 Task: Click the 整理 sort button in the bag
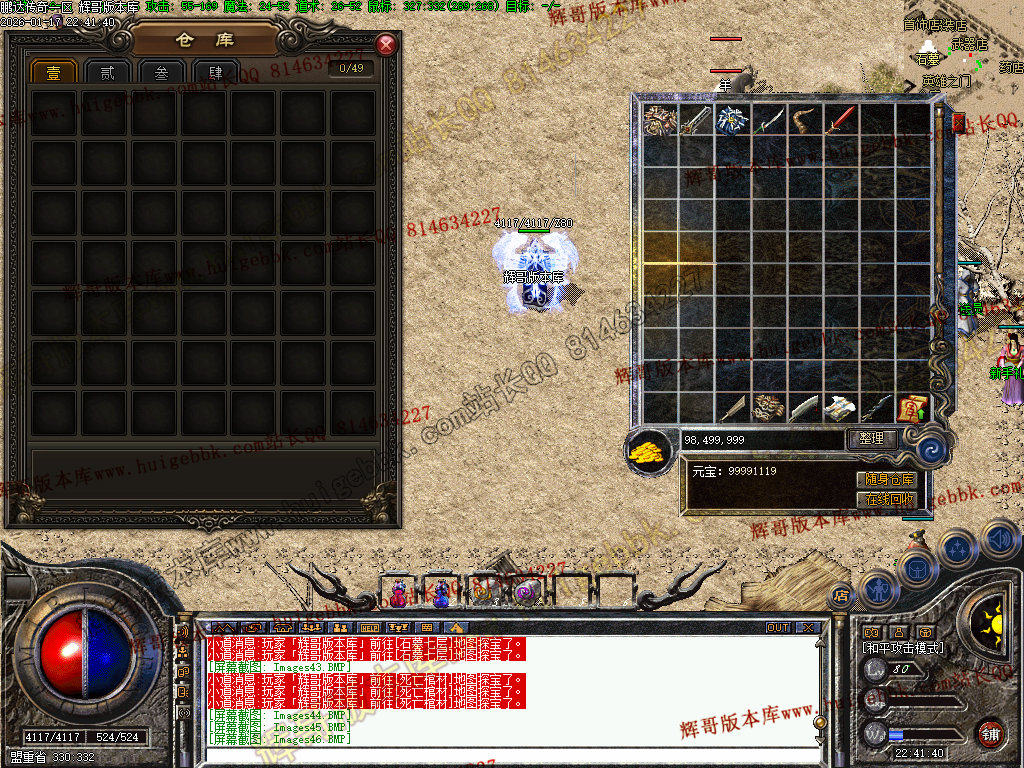[x=871, y=438]
